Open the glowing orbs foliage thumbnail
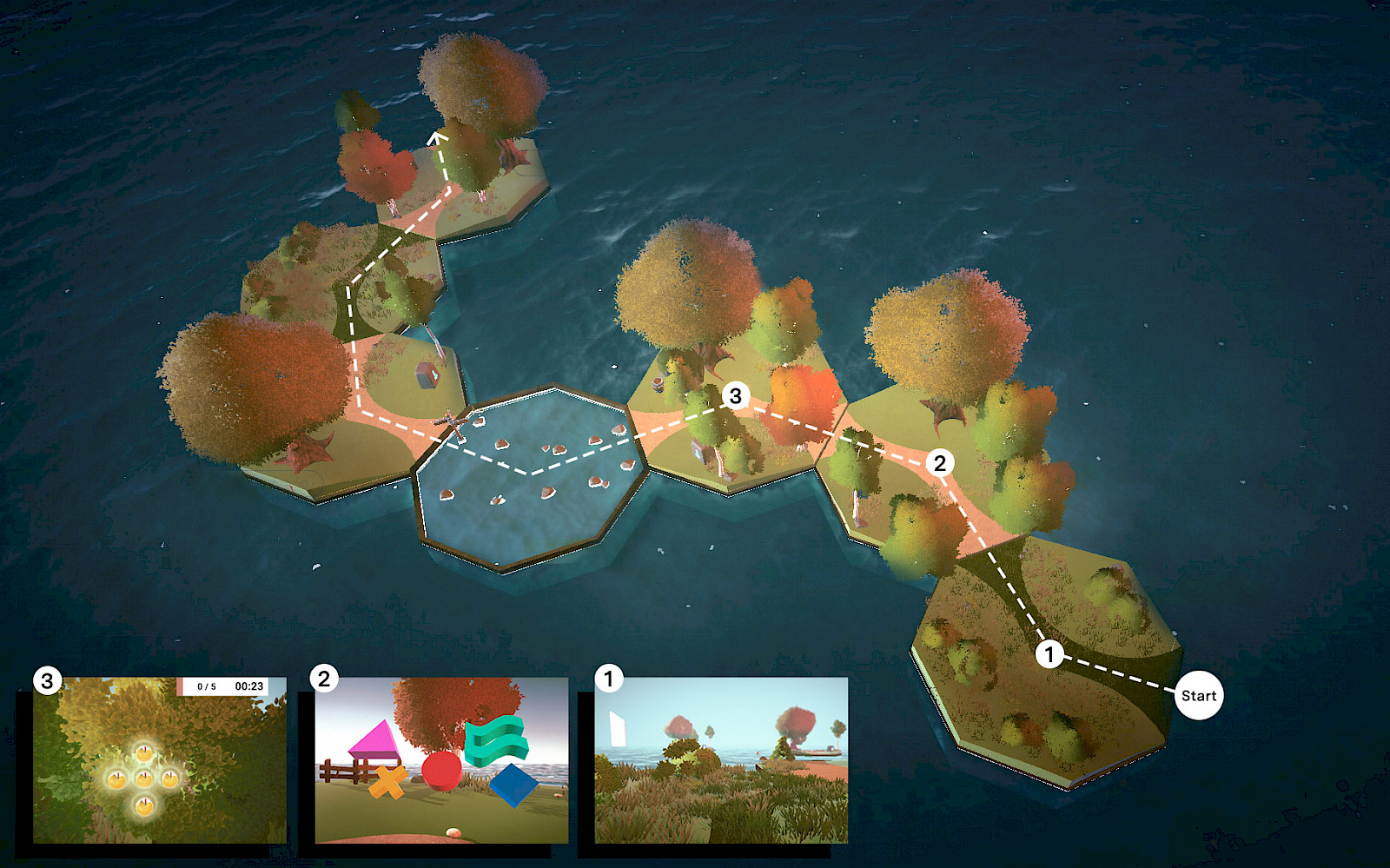 (x=160, y=760)
